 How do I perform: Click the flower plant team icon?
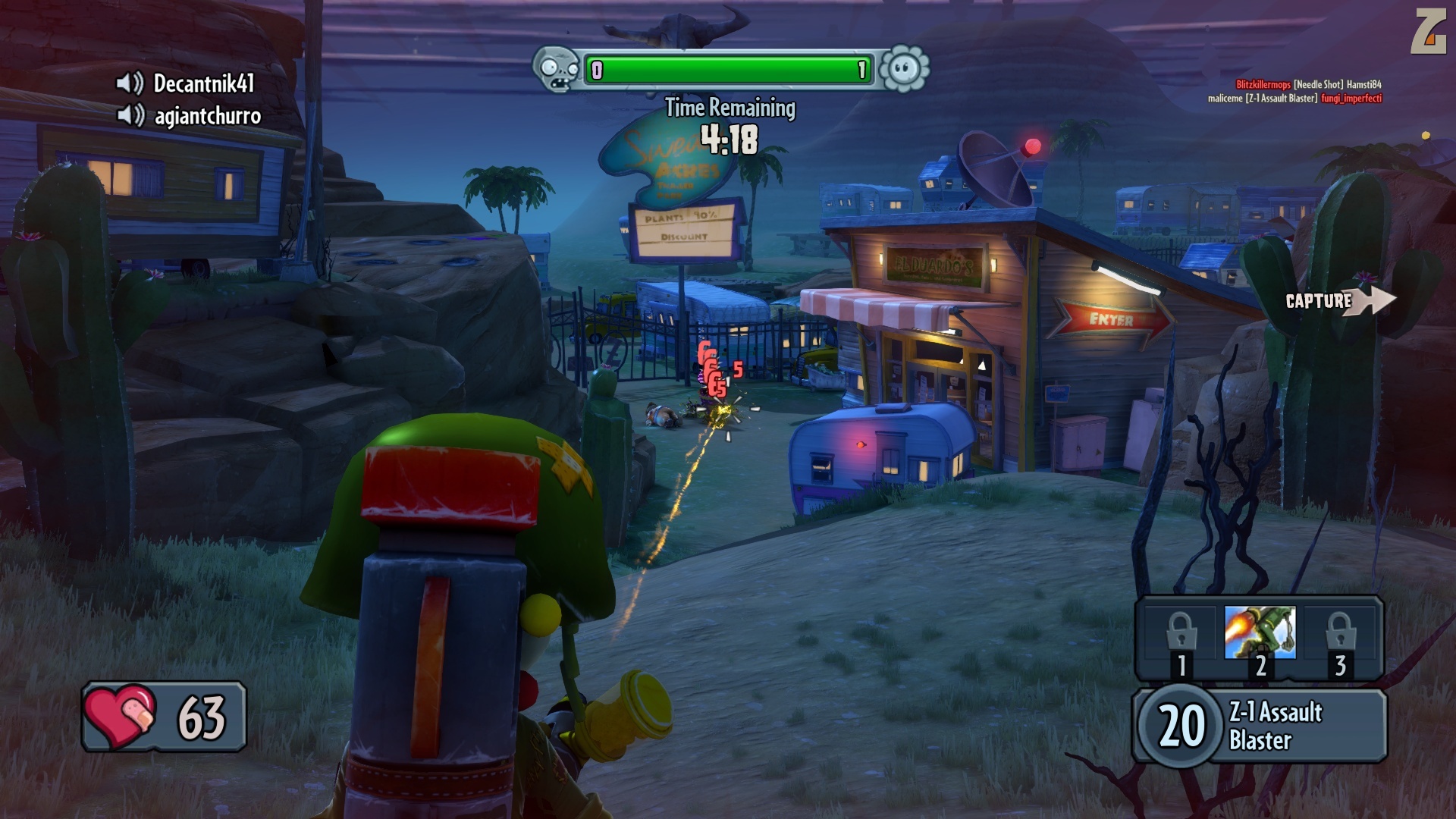904,70
